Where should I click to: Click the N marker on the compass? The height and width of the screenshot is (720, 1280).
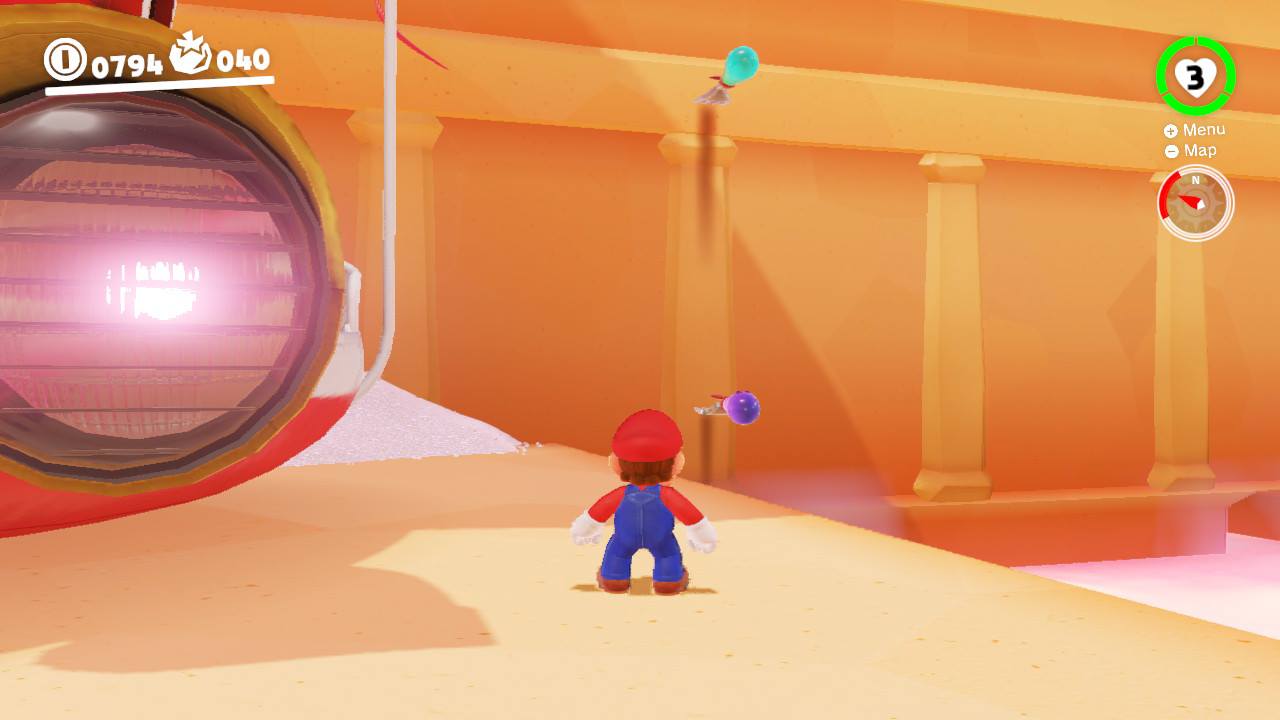click(x=1193, y=181)
